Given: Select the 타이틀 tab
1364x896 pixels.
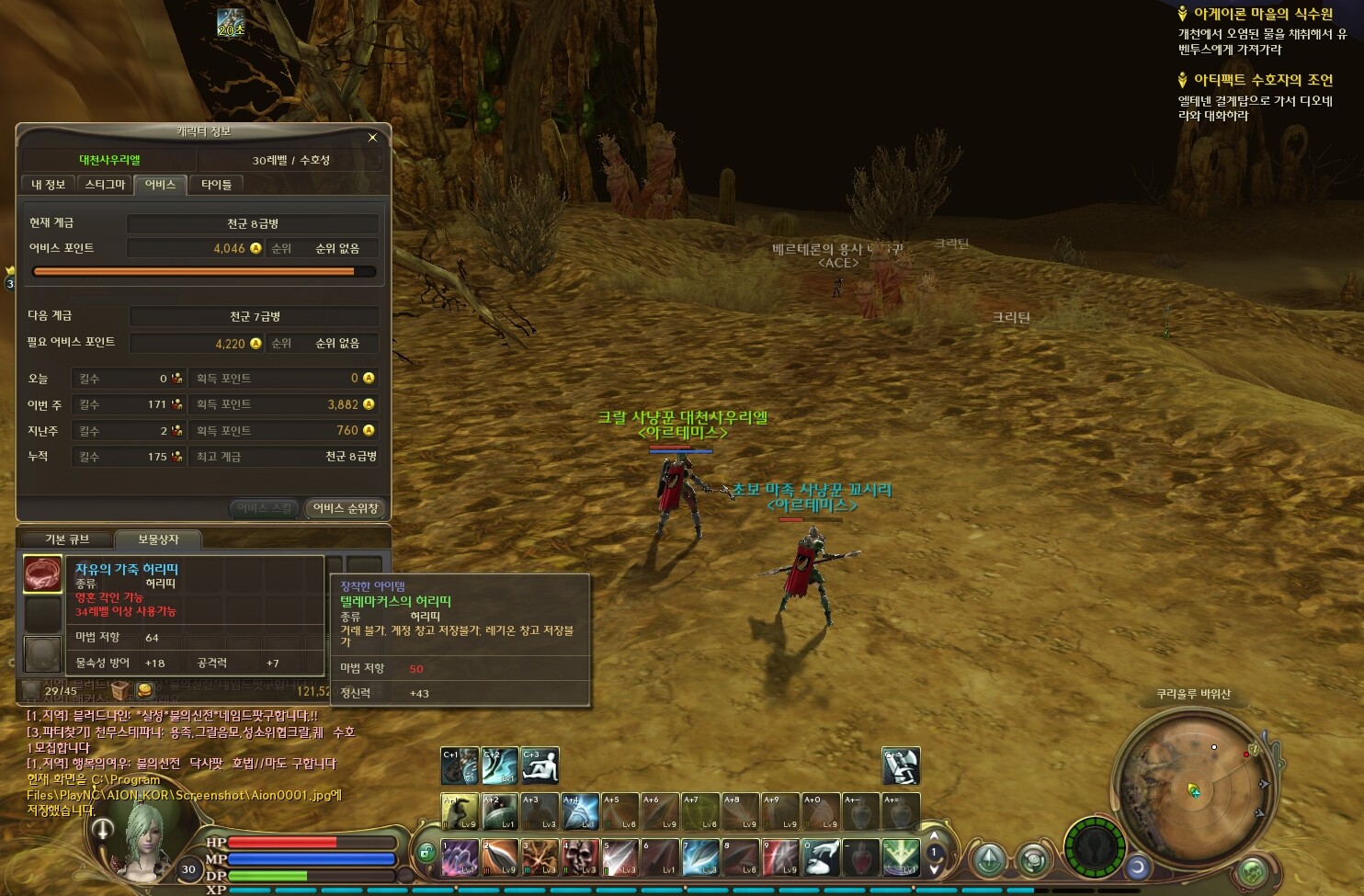Looking at the screenshot, I should (x=217, y=185).
